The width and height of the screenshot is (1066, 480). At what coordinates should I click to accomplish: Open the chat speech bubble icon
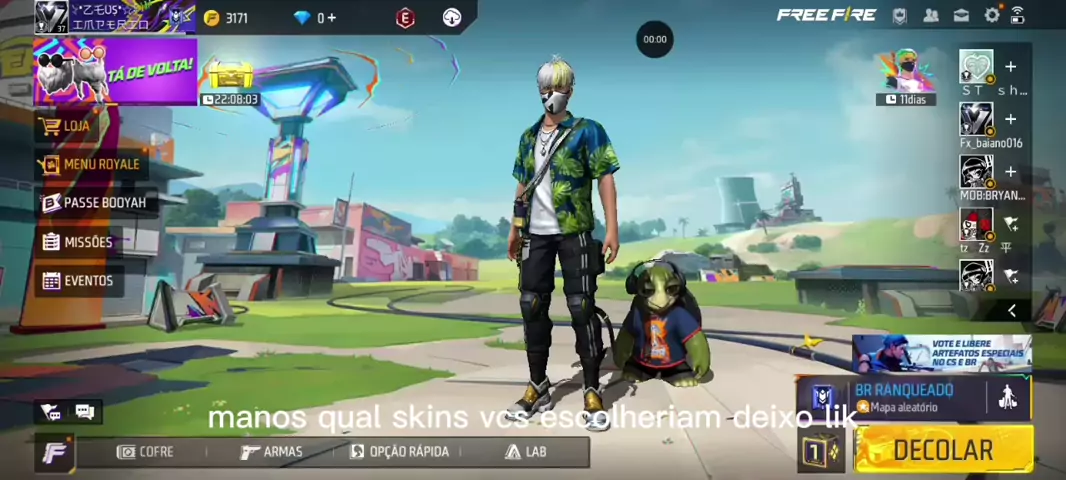(84, 411)
